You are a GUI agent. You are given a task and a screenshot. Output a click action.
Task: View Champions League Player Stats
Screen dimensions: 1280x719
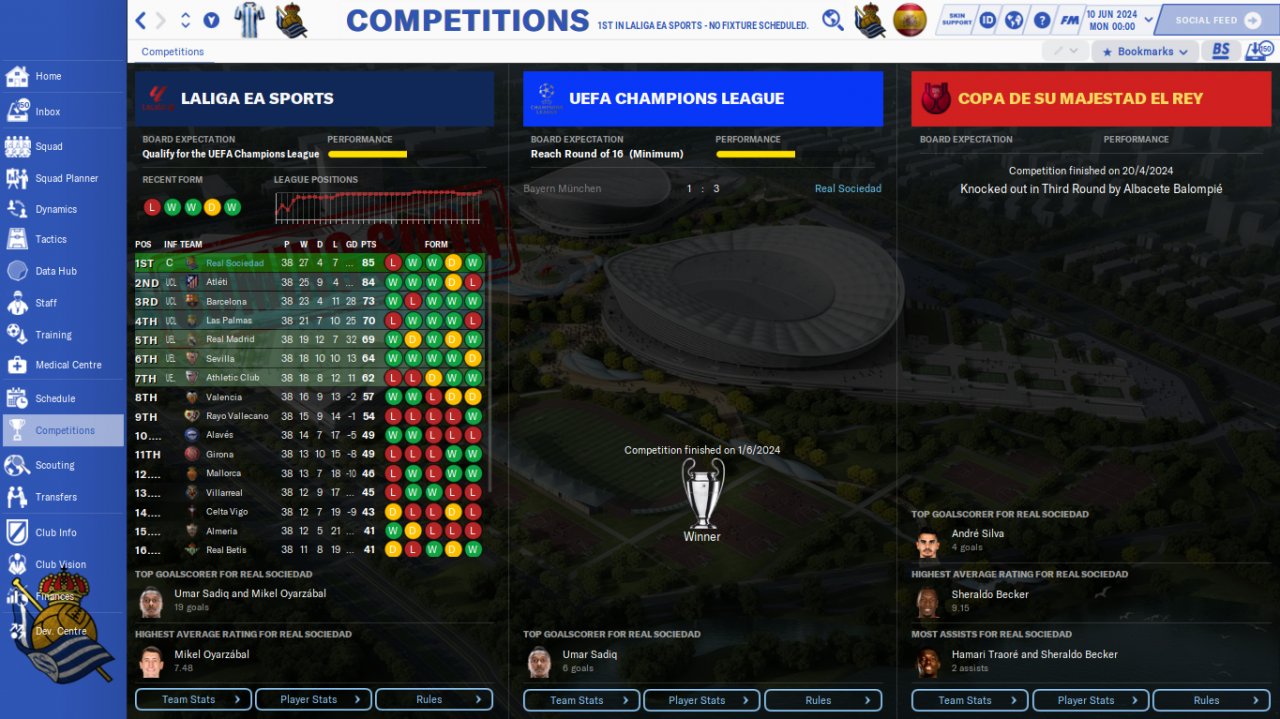point(702,700)
